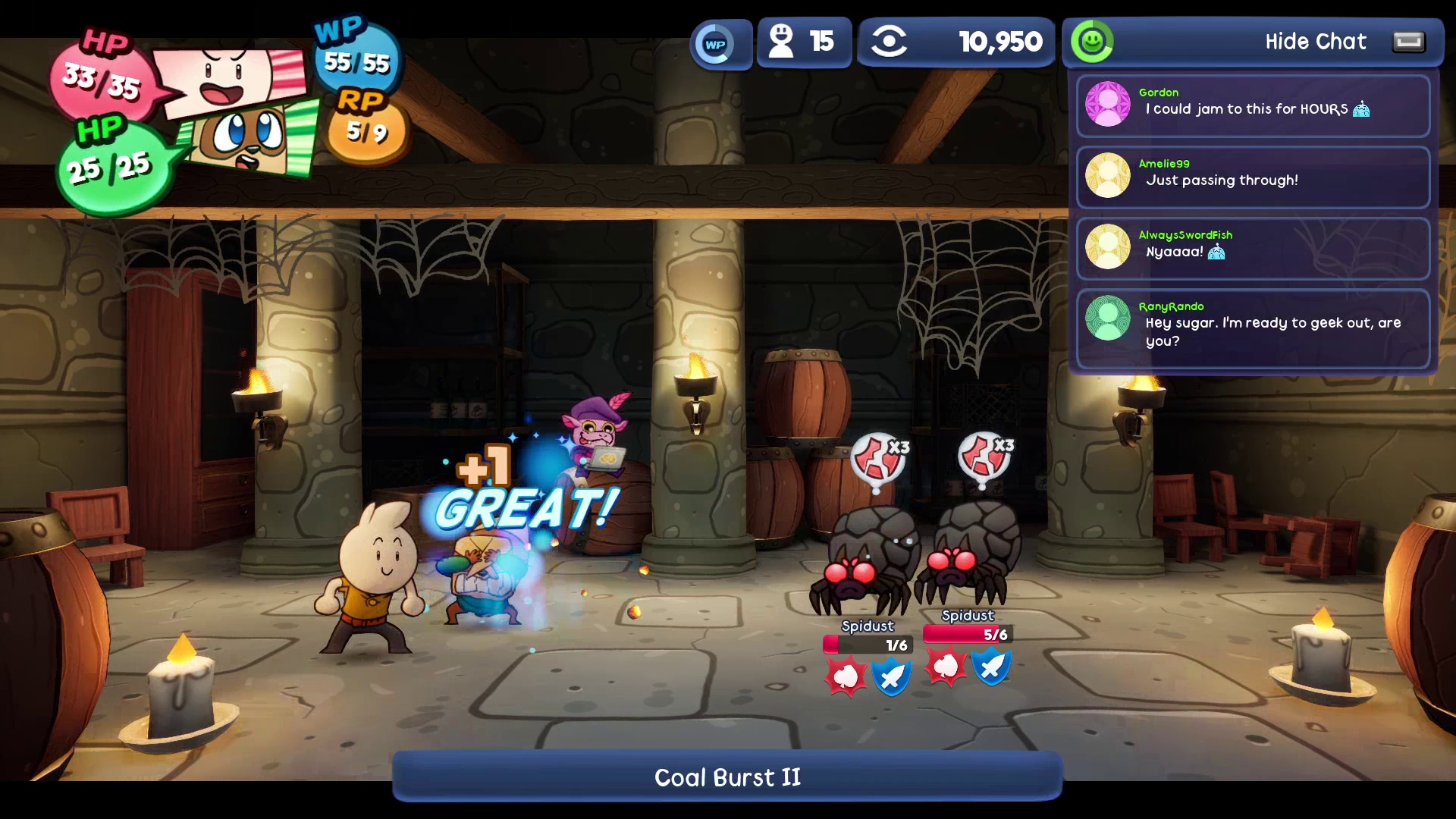
Task: Select AlwaysSwordFish's Nyaaaa! message
Action: click(x=1253, y=248)
